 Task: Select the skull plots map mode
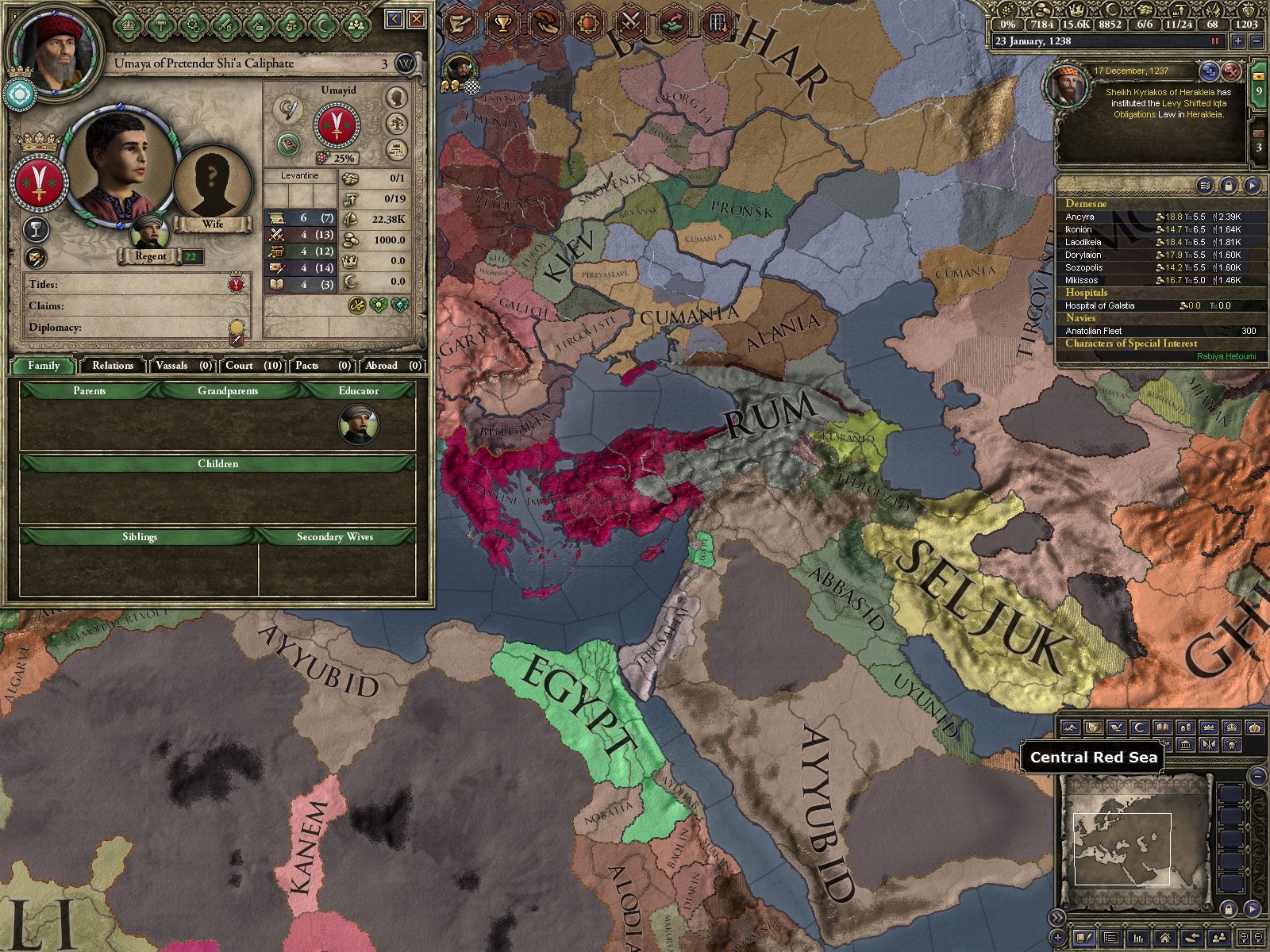(1232, 745)
